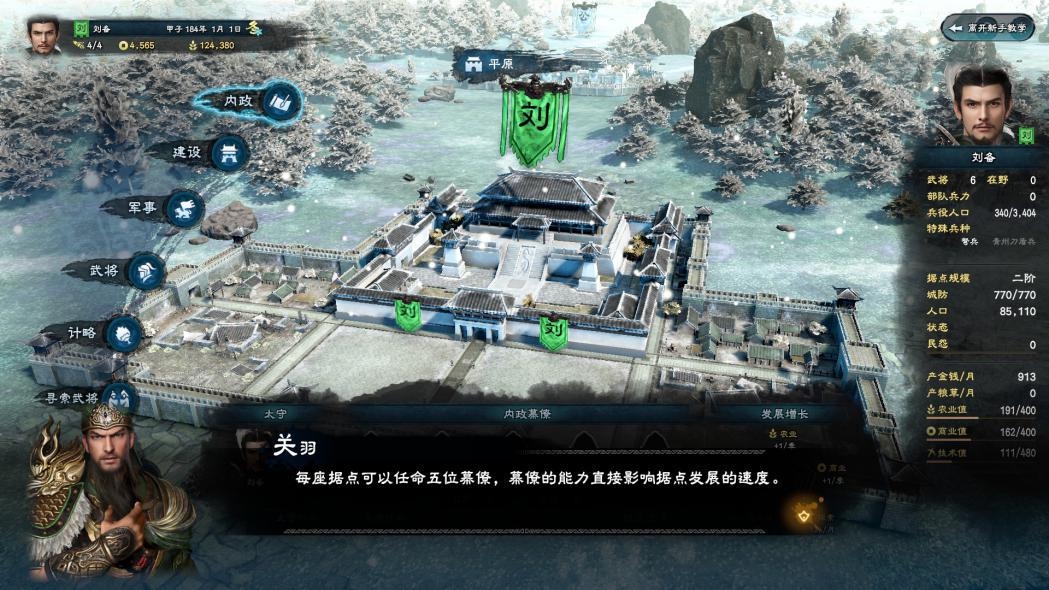1049x590 pixels.
Task: Select the 建设 (Construction) menu entry
Action: coord(205,153)
